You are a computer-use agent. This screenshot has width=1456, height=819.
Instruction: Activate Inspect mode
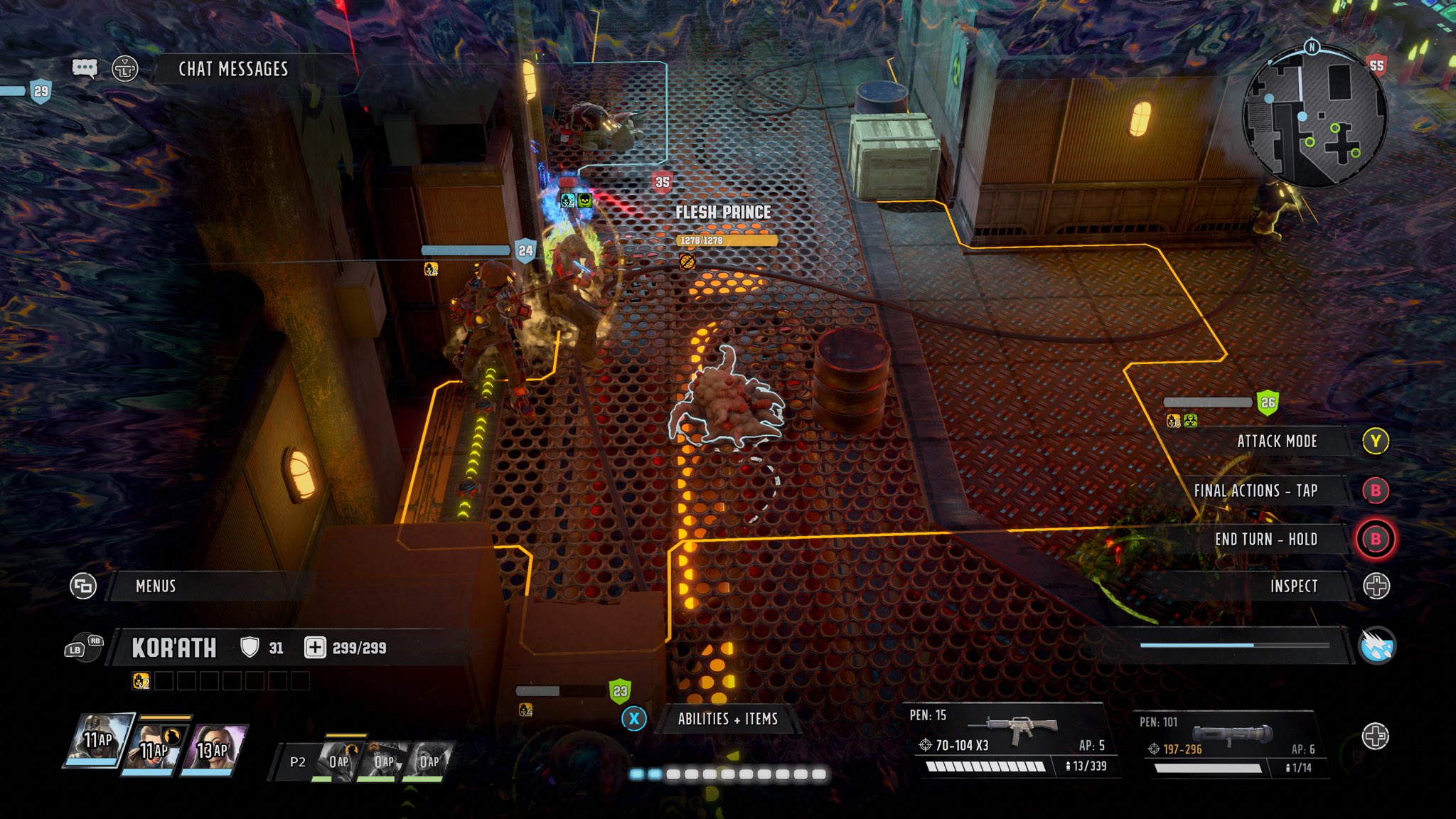pyautogui.click(x=1294, y=586)
